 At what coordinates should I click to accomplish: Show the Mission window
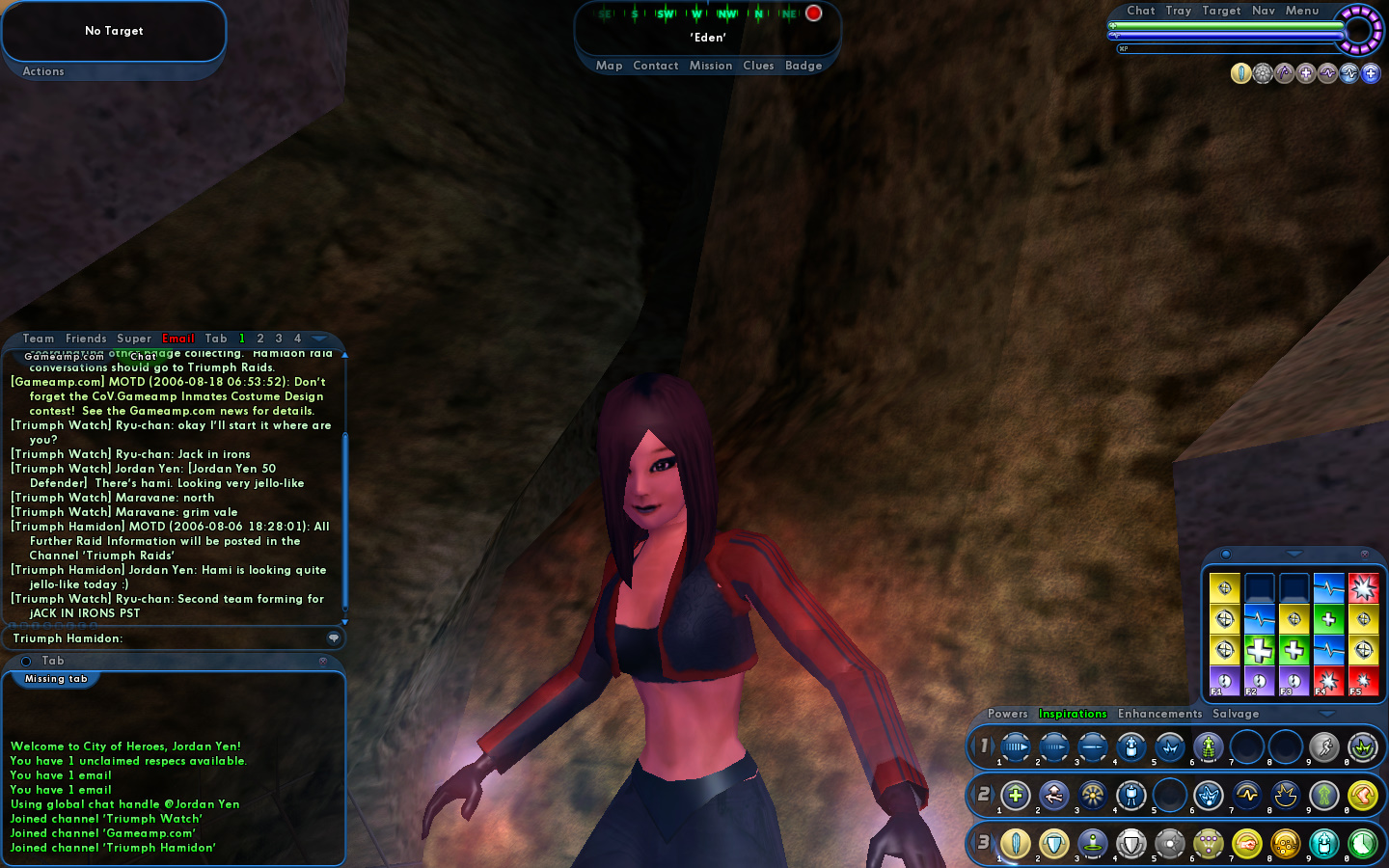[x=711, y=66]
